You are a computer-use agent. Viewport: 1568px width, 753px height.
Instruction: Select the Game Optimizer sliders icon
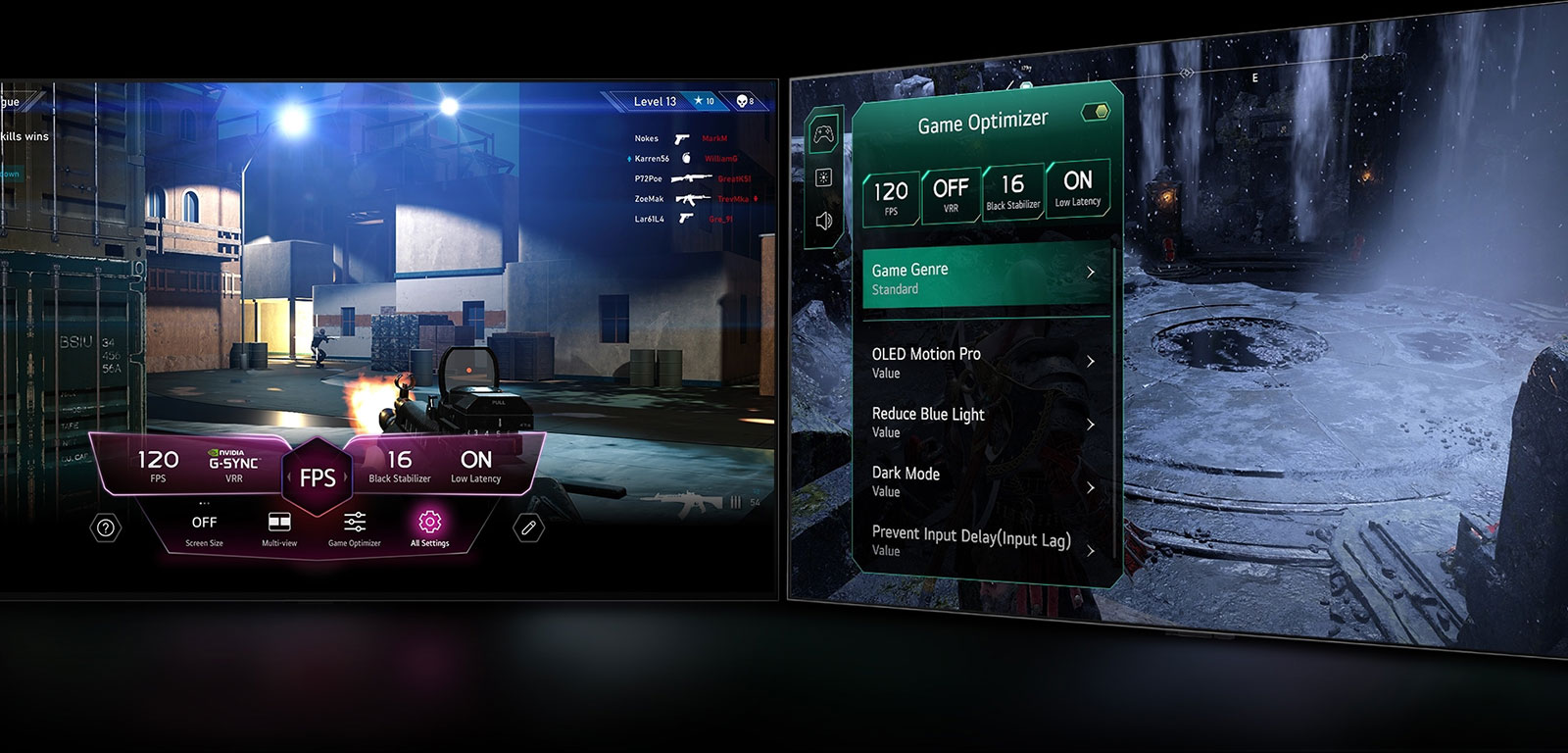coord(355,521)
